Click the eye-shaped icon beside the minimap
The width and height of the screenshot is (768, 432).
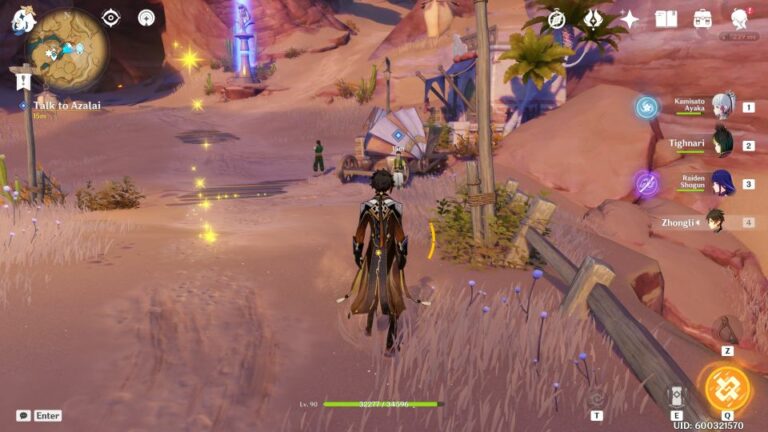[x=111, y=17]
